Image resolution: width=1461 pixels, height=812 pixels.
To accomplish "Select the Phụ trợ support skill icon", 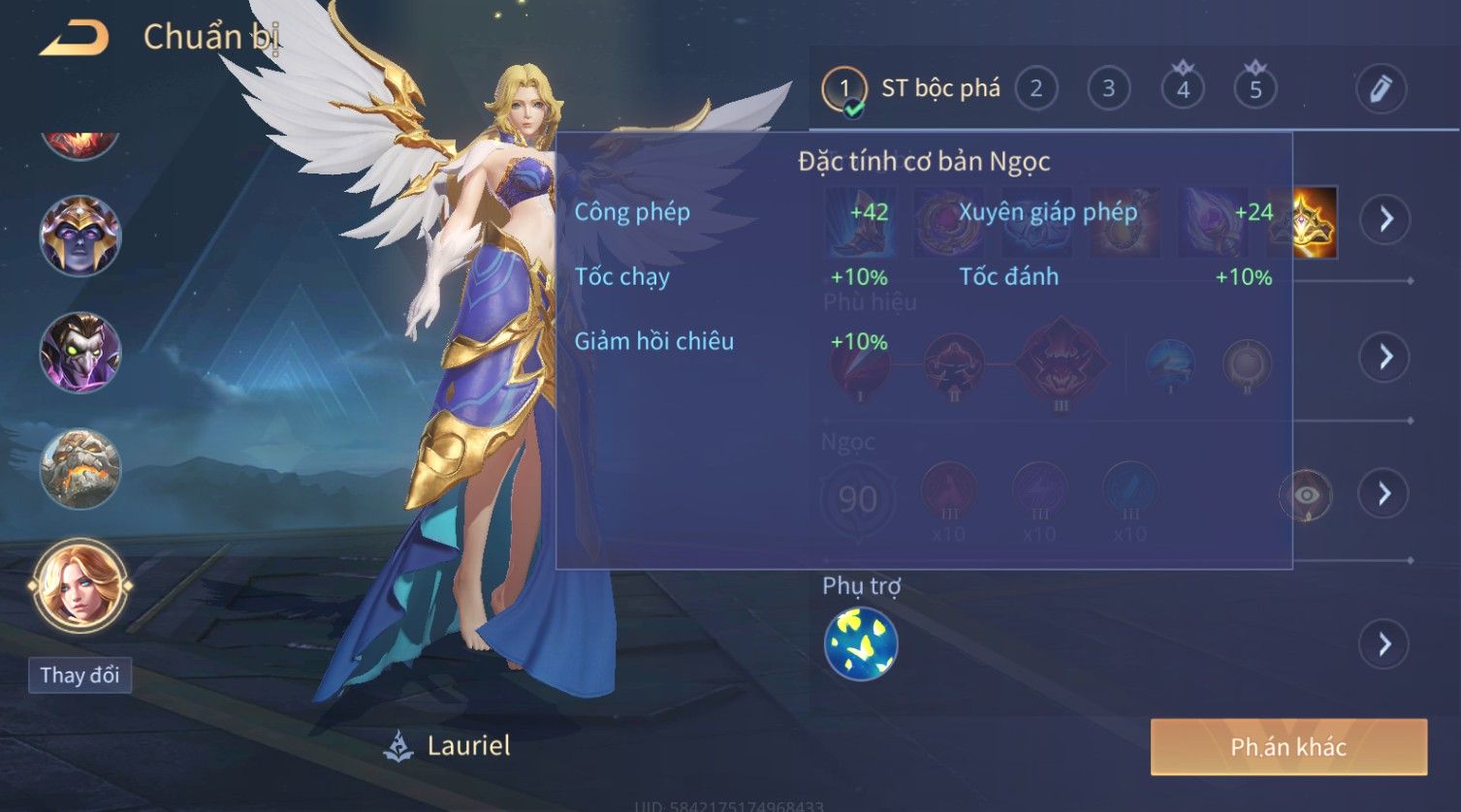I will click(x=860, y=644).
